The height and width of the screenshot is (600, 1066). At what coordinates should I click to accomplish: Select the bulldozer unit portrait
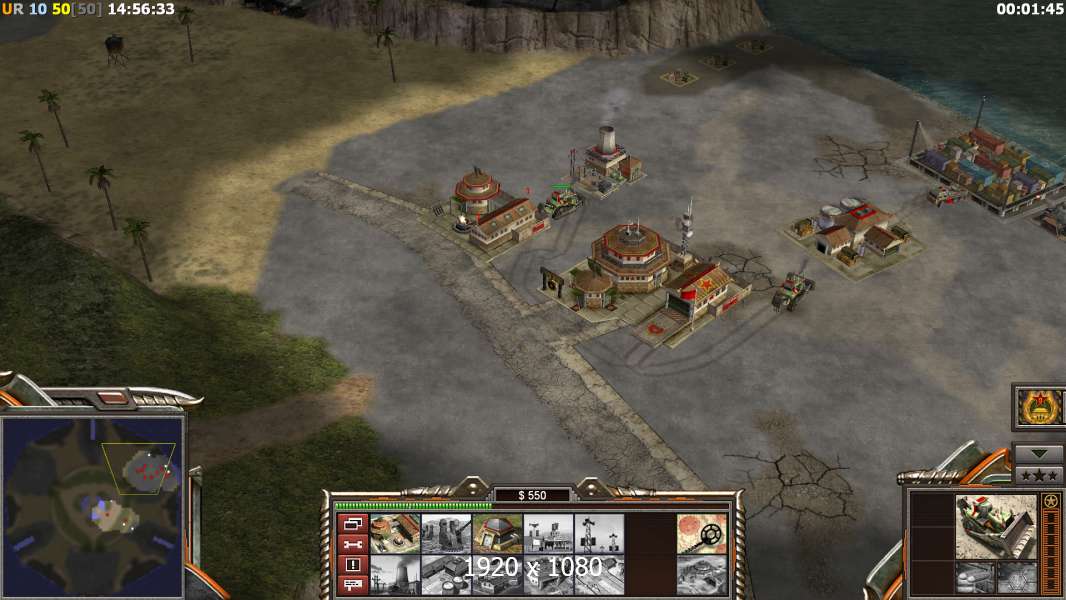pyautogui.click(x=995, y=526)
